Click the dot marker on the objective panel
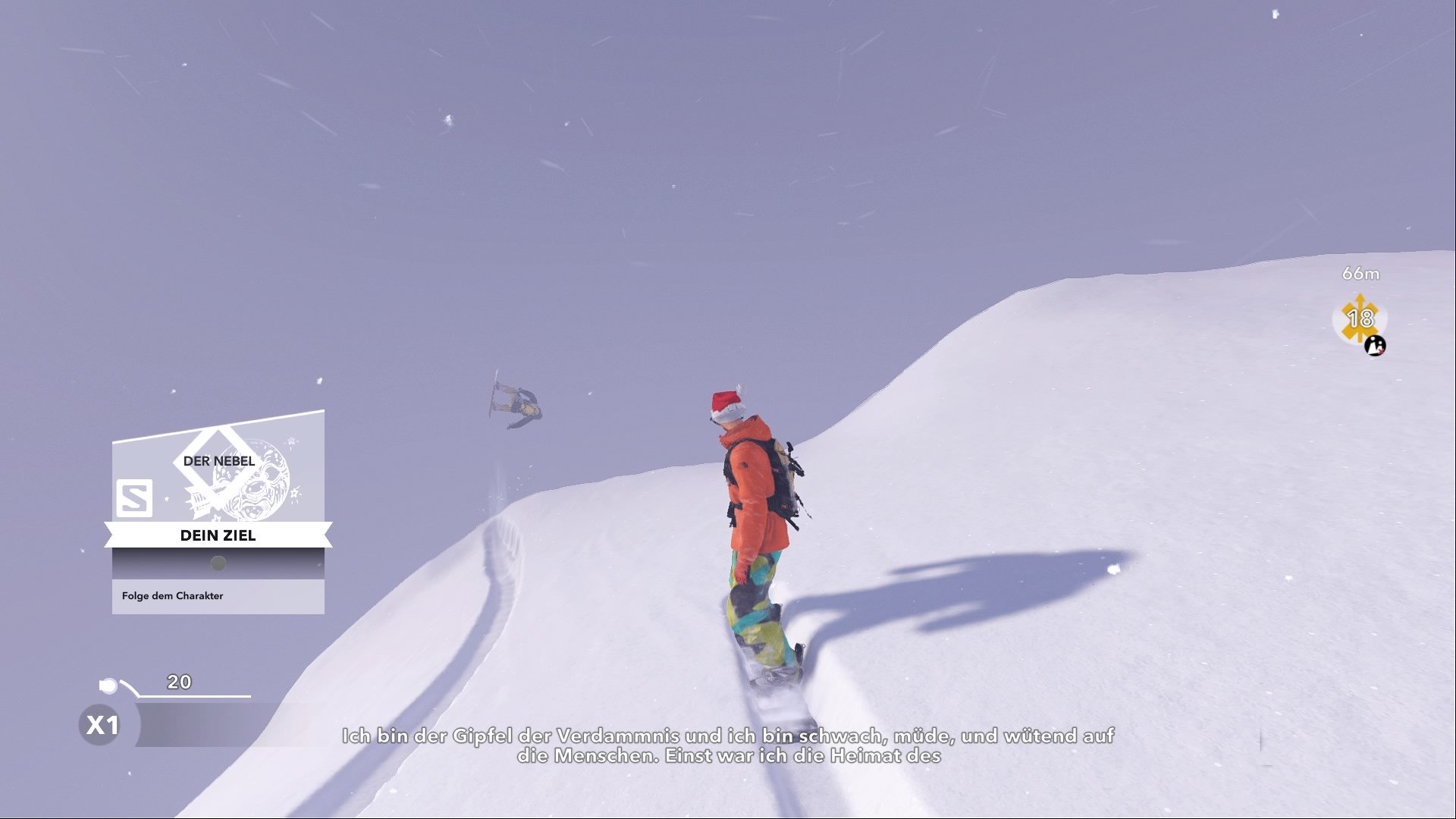 click(218, 563)
